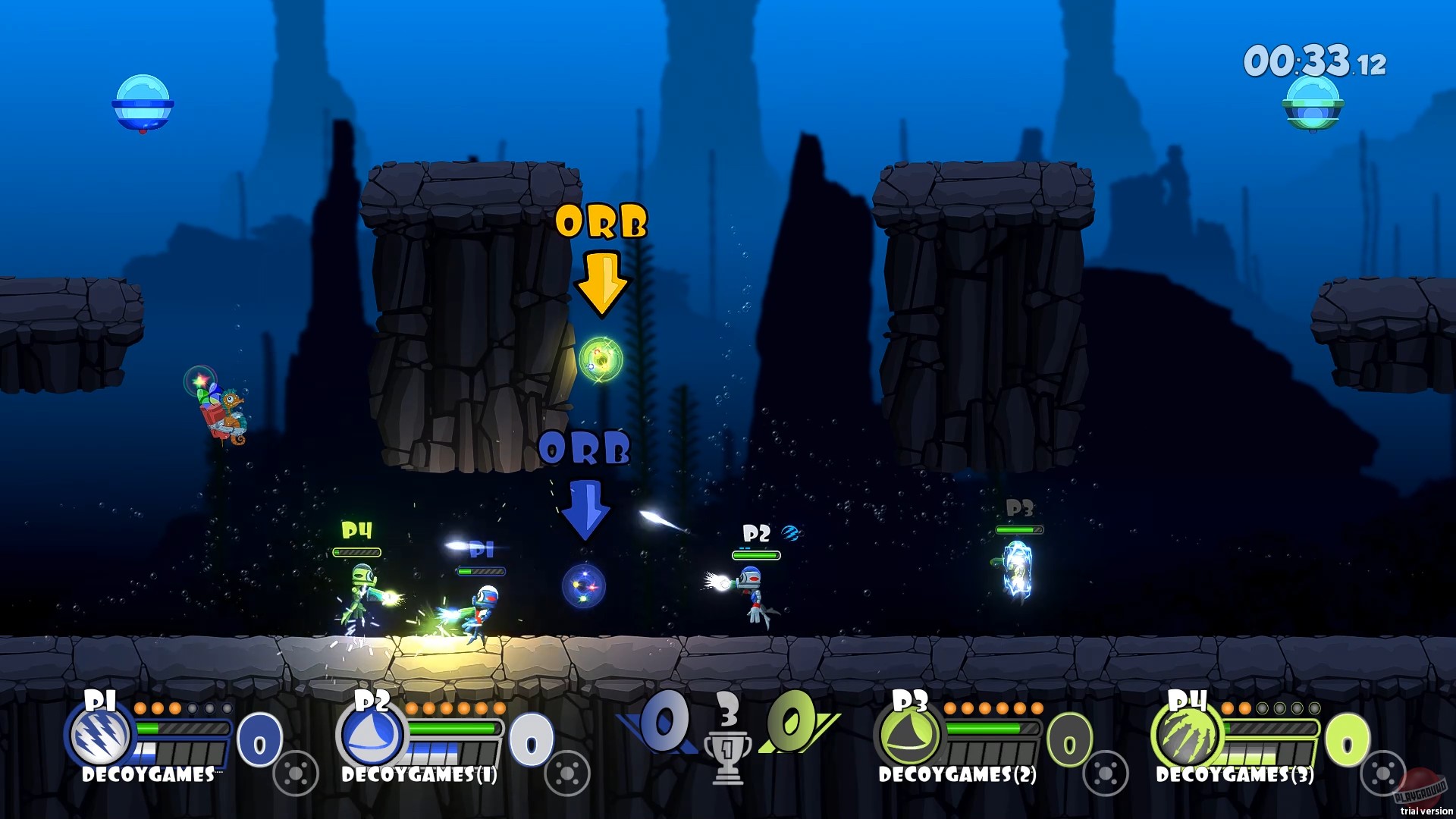Click the blue ORB arrow indicator
The image size is (1456, 819).
[585, 510]
